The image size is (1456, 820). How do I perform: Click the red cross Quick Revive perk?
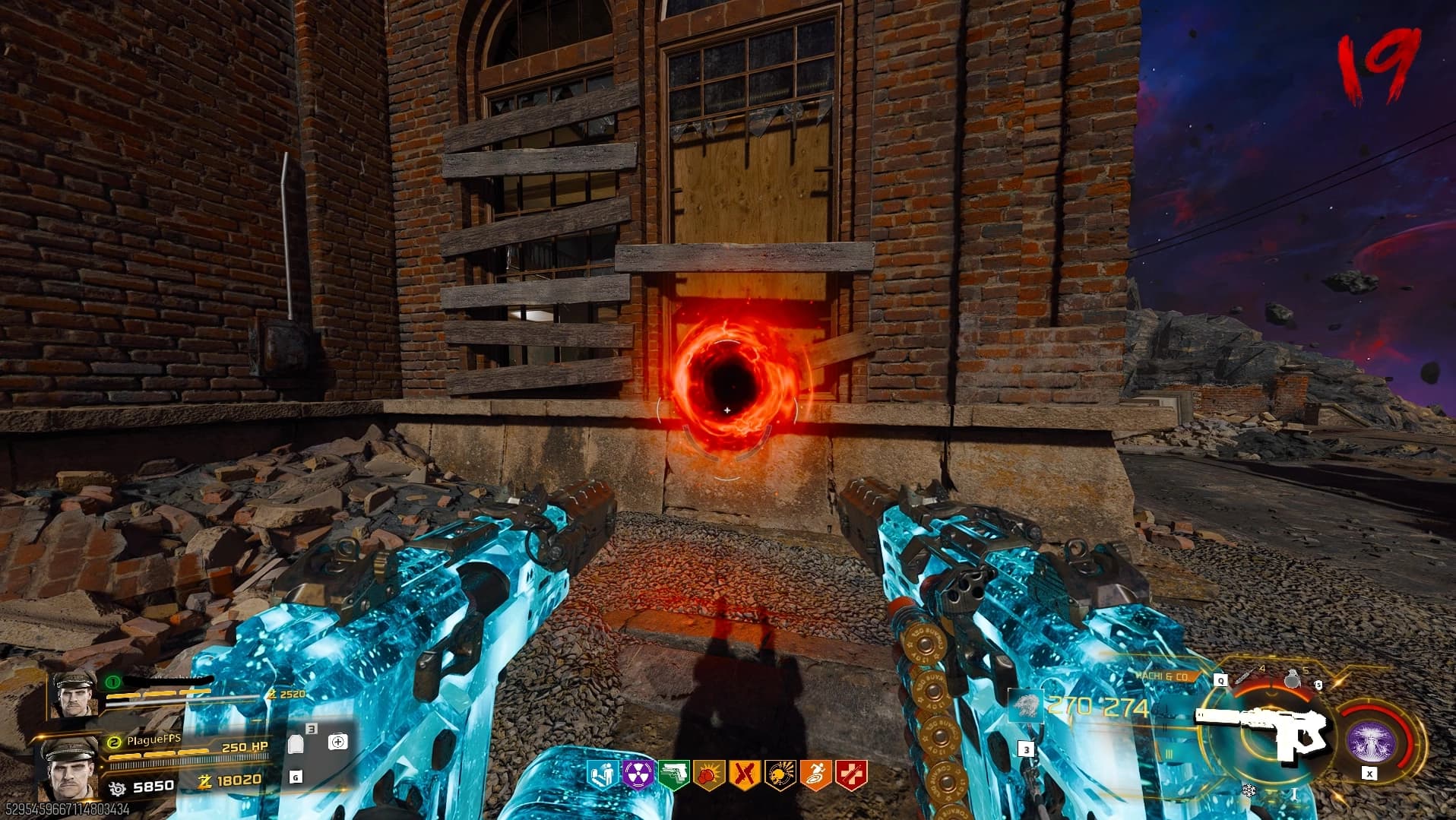tap(850, 775)
